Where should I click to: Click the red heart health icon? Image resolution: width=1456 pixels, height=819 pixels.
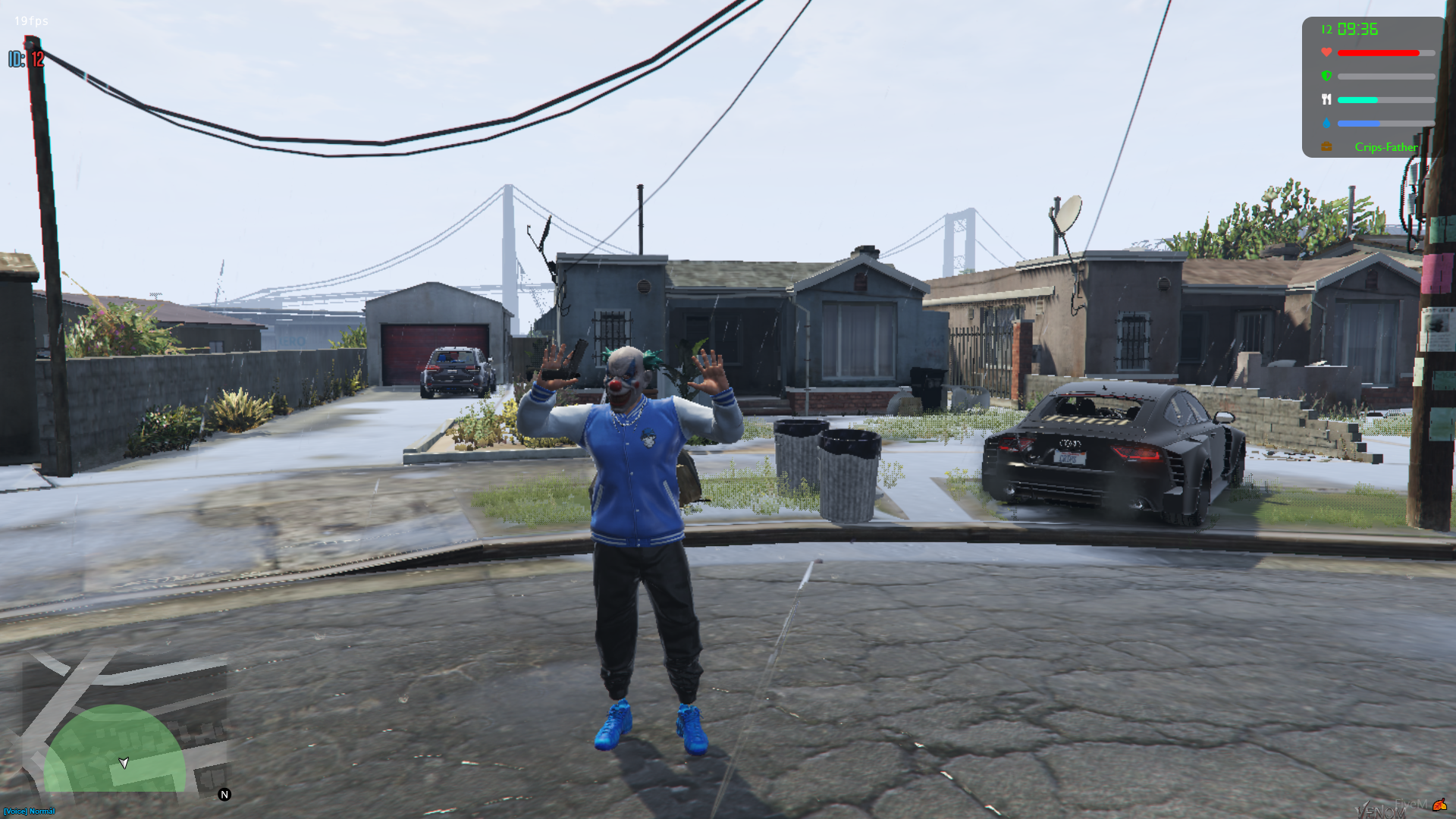pos(1326,52)
